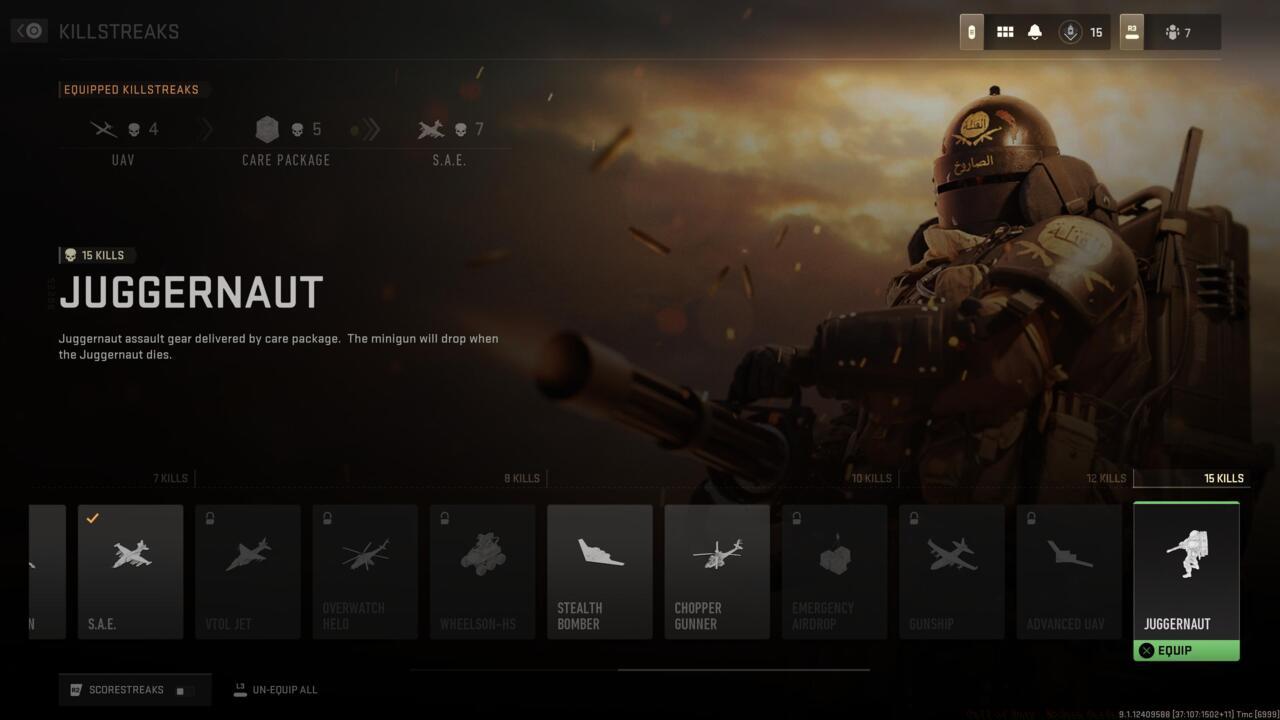
Task: Mute voice chat via the microphone icon
Action: pyautogui.click(x=1070, y=31)
